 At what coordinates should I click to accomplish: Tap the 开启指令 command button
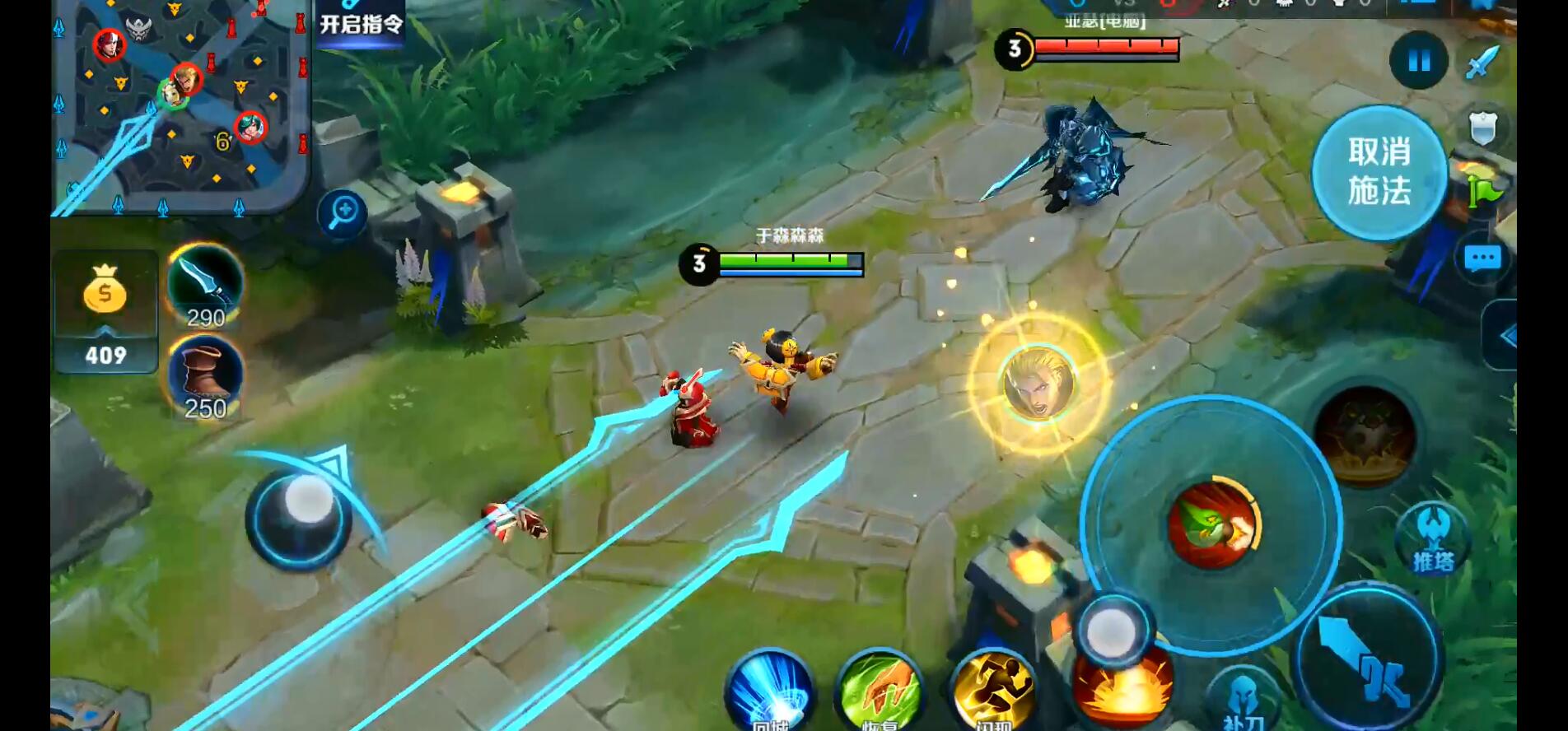pyautogui.click(x=362, y=23)
